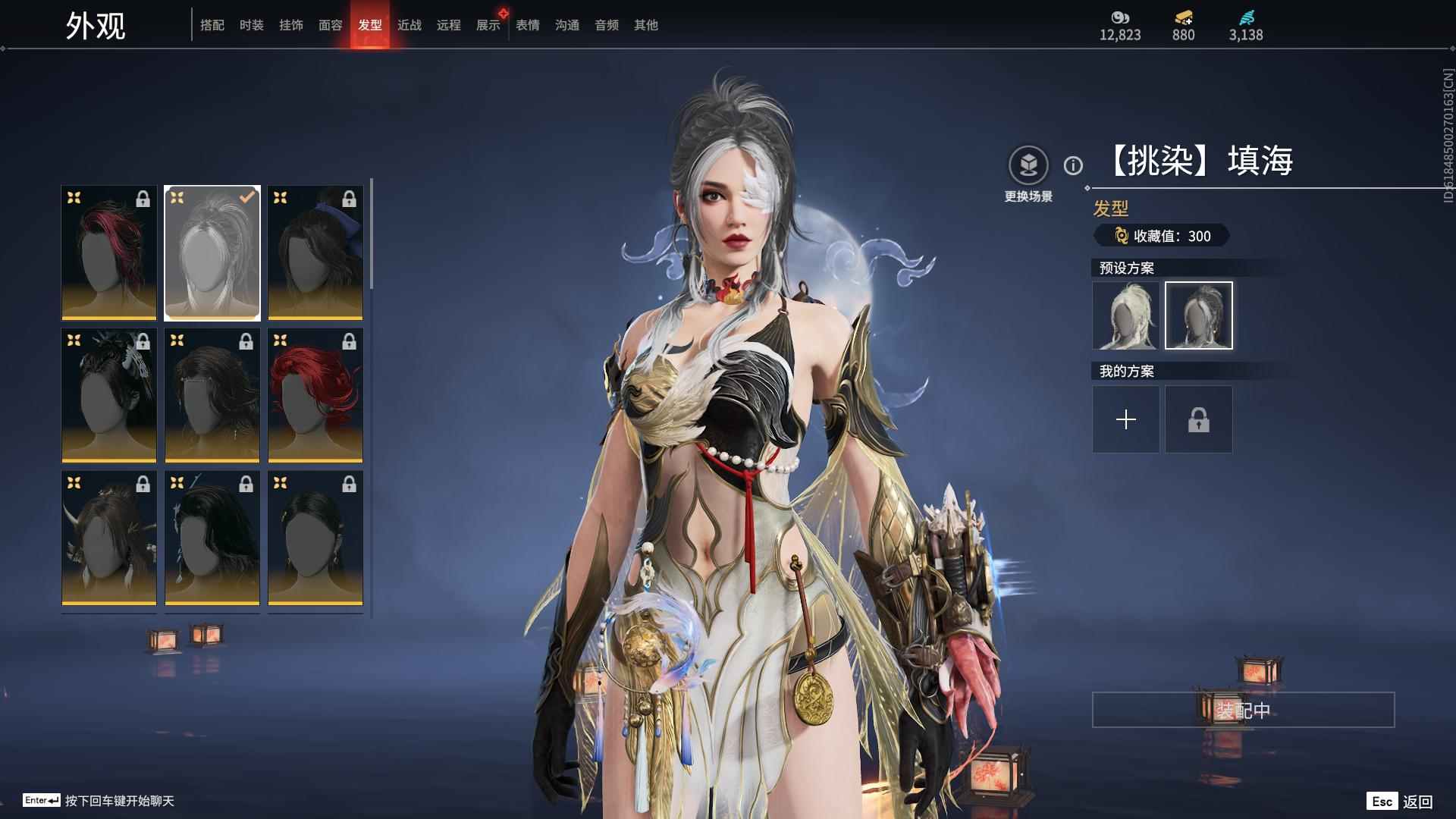Switch to the 其他 tab
The width and height of the screenshot is (1456, 819).
645,25
